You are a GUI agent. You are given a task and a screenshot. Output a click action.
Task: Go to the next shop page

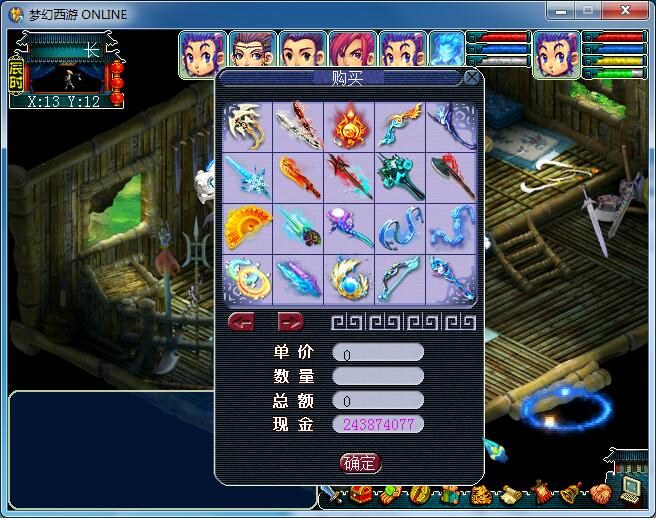click(290, 321)
